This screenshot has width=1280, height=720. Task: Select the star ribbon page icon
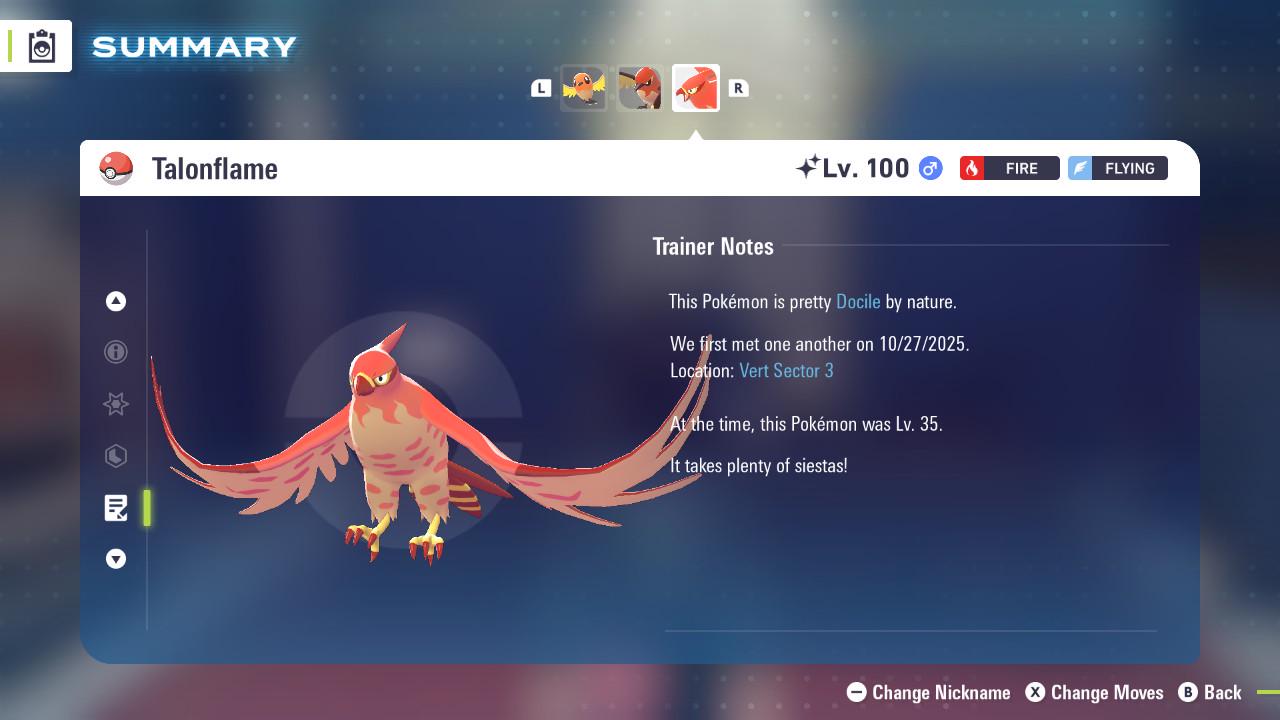pos(116,405)
